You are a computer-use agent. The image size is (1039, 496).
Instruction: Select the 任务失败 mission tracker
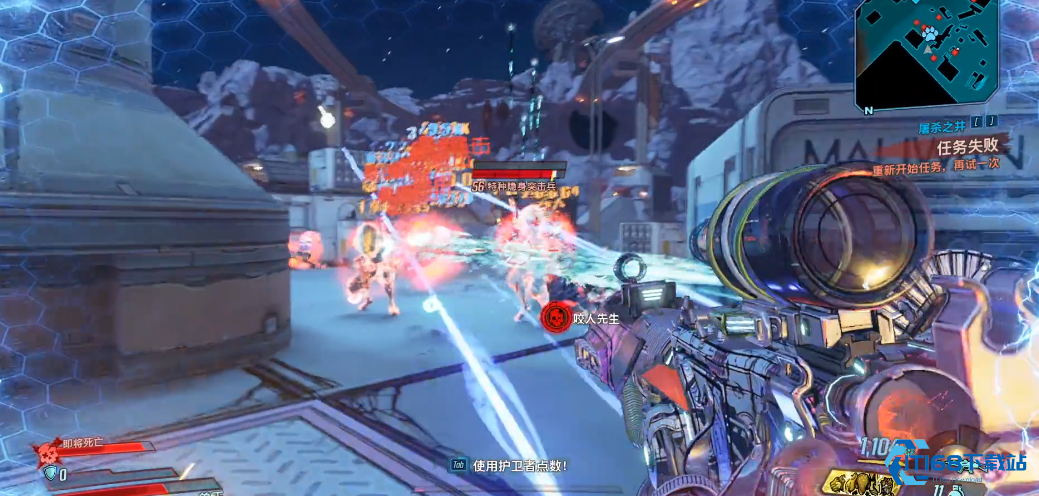968,147
